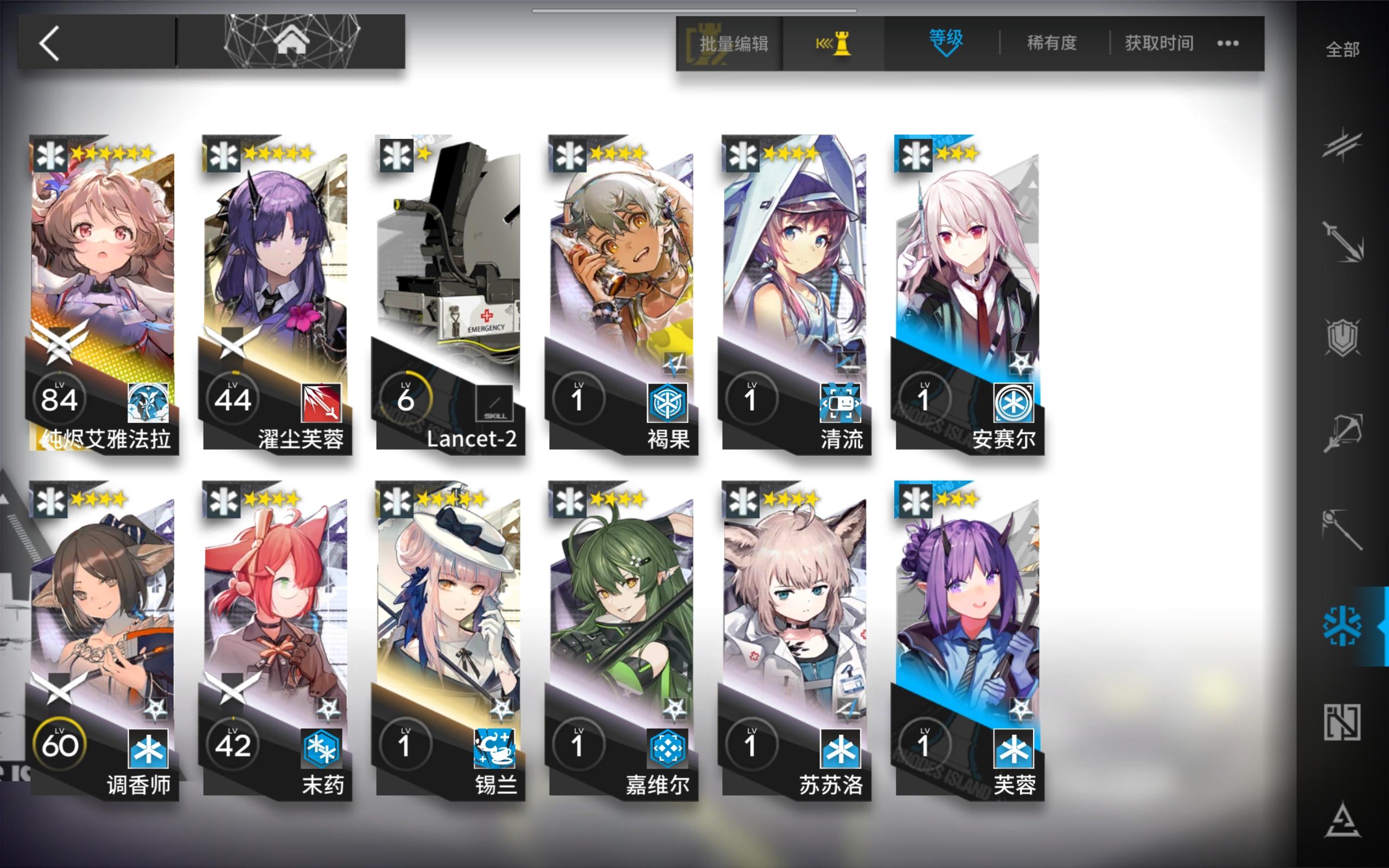Switch sorting to 获取时间 obtain time
Image resolution: width=1389 pixels, height=868 pixels.
pos(1158,43)
